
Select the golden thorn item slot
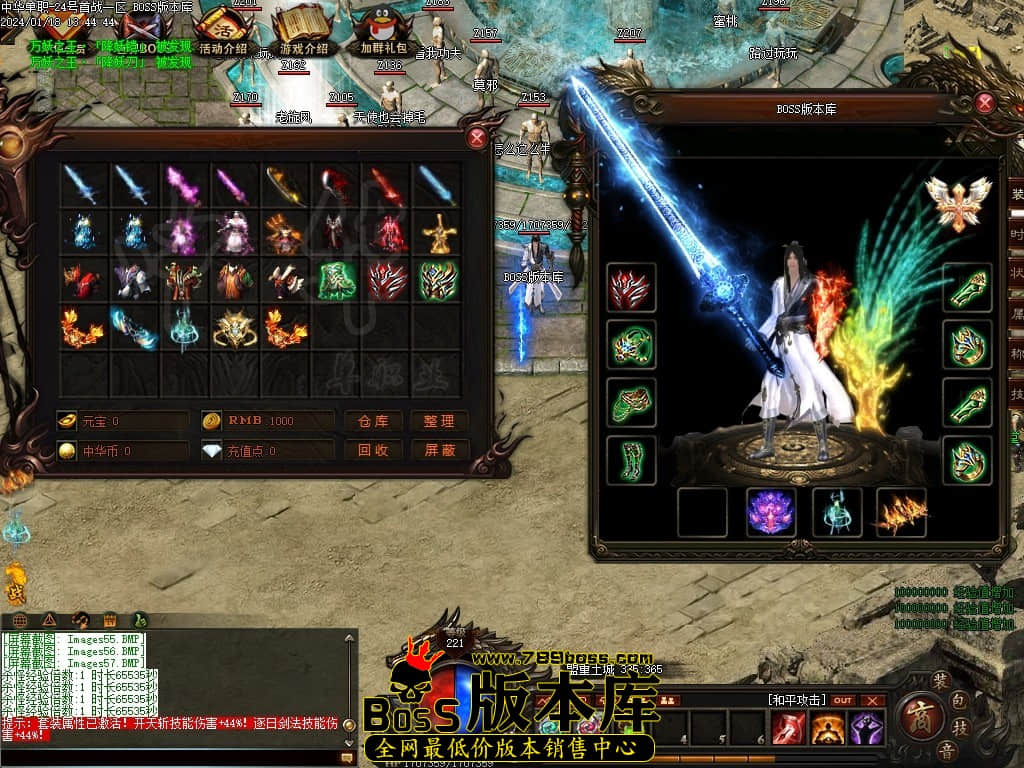(901, 512)
